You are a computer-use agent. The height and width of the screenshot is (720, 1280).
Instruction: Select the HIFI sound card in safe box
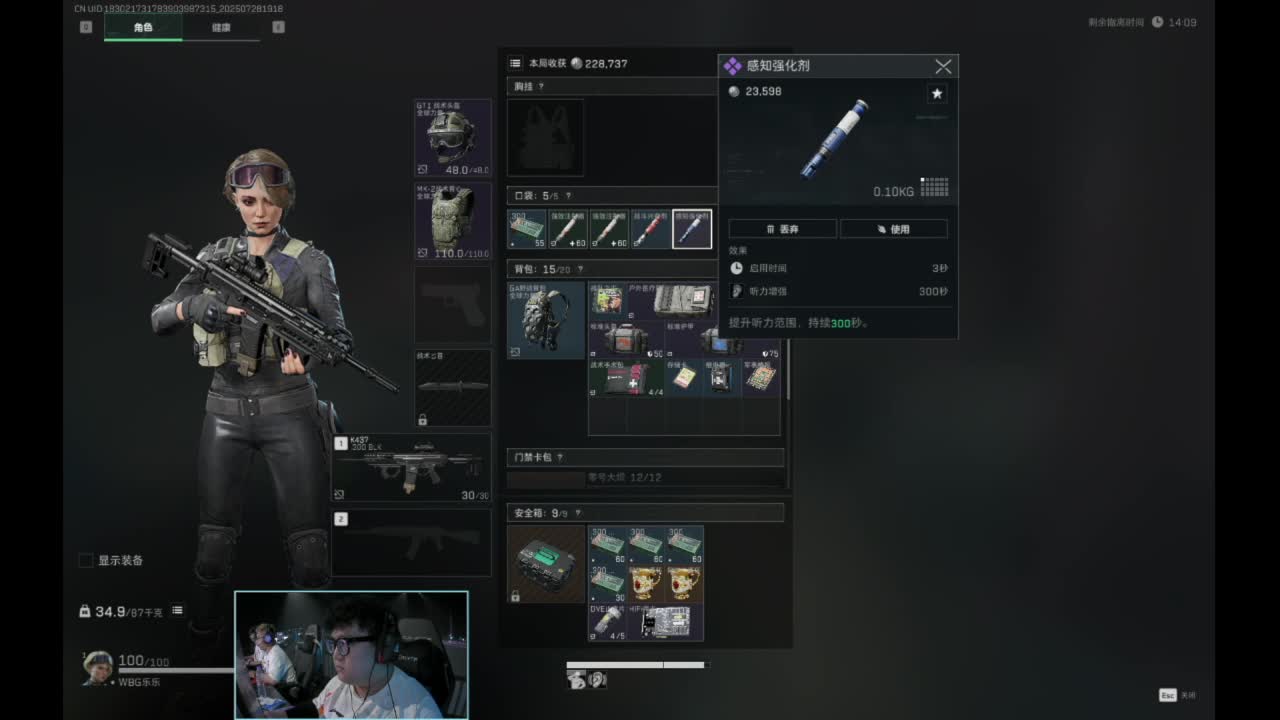(x=672, y=622)
